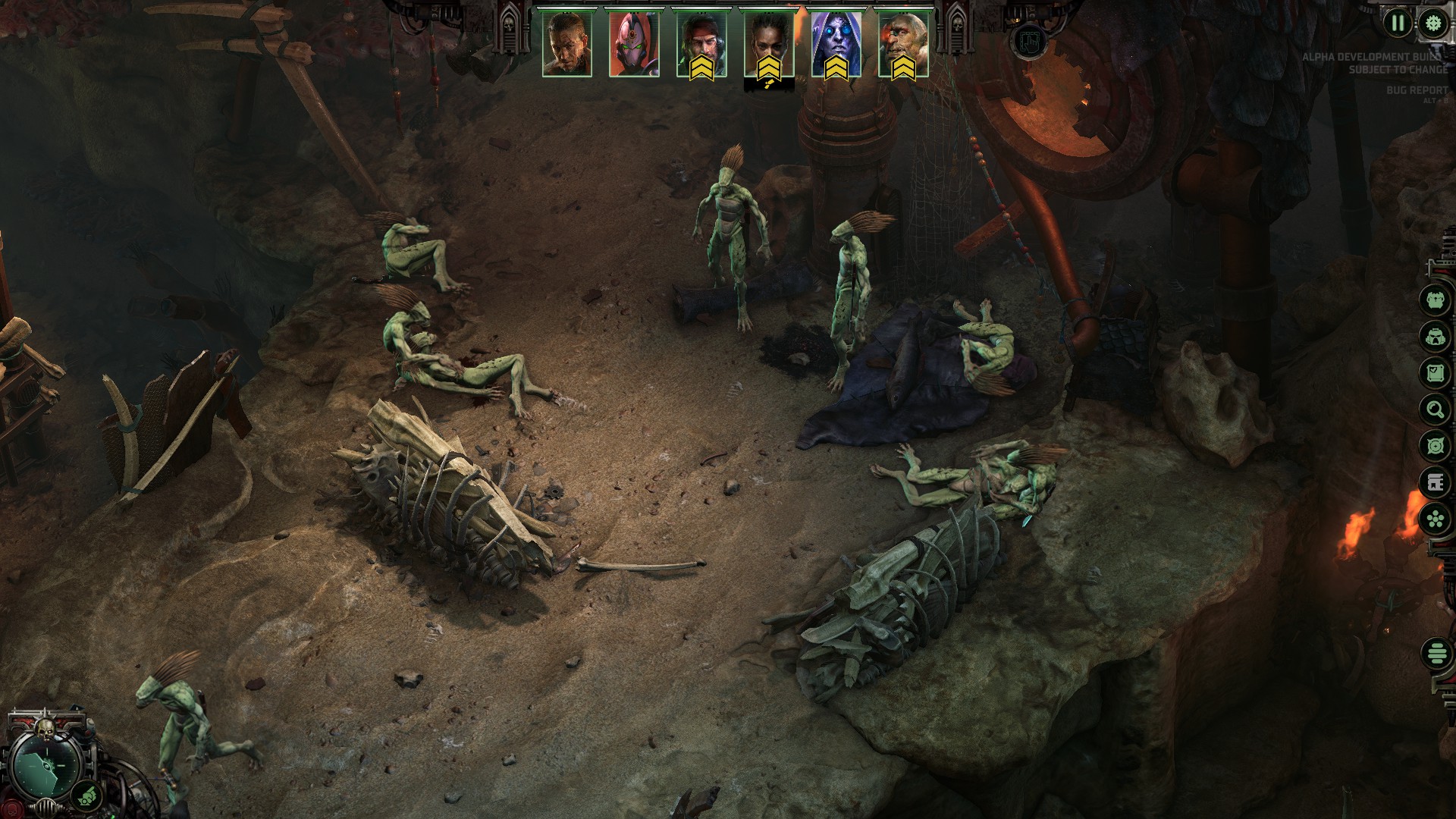Click the red skull icon beside the minimap
The width and height of the screenshot is (1456, 819).
(x=12, y=808)
